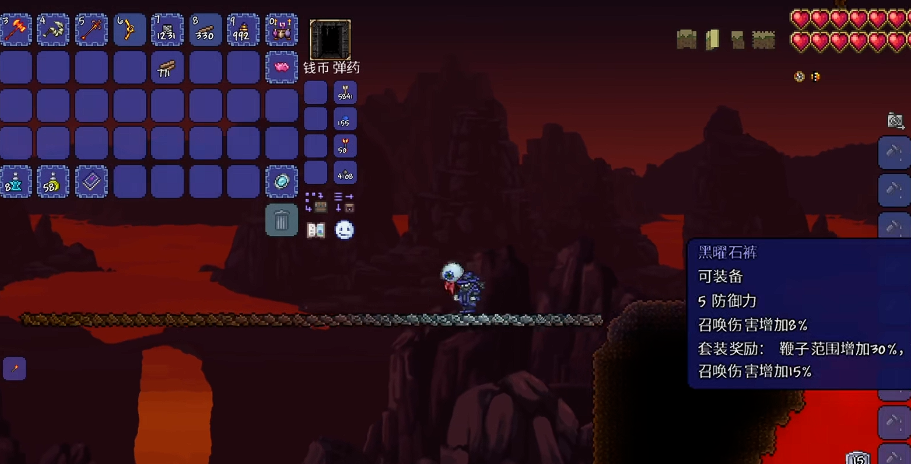
Task: Select the yellow potion stack of 58
Action: point(53,181)
